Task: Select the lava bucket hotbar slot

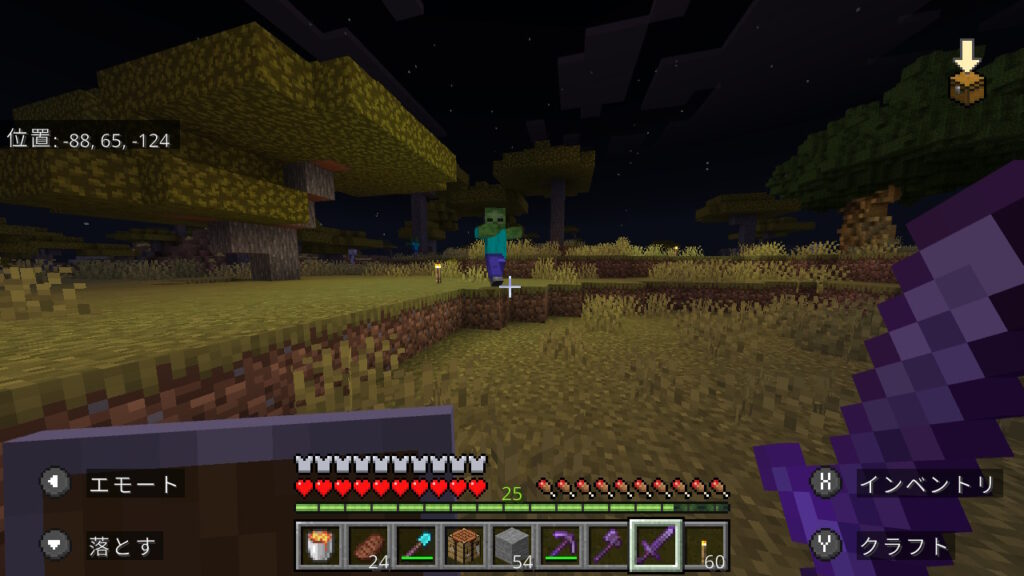Action: point(318,545)
